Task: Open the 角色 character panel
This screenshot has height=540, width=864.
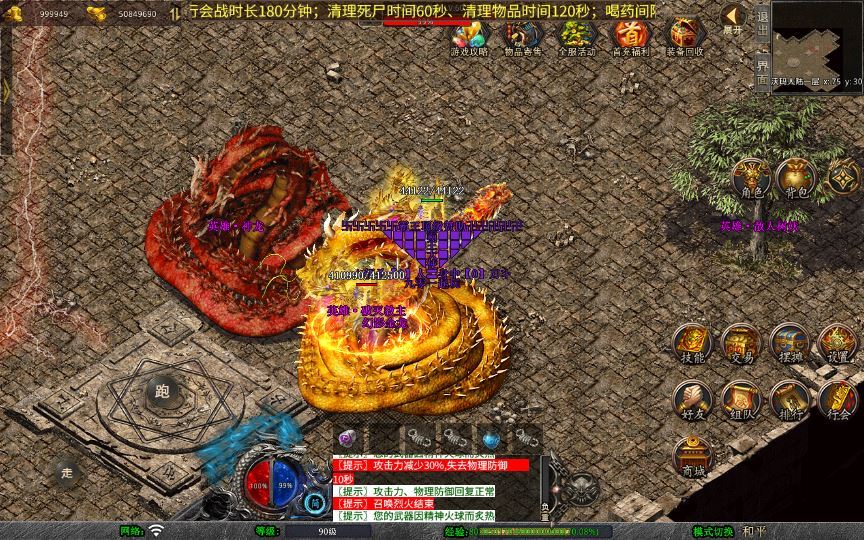Action: pyautogui.click(x=751, y=178)
